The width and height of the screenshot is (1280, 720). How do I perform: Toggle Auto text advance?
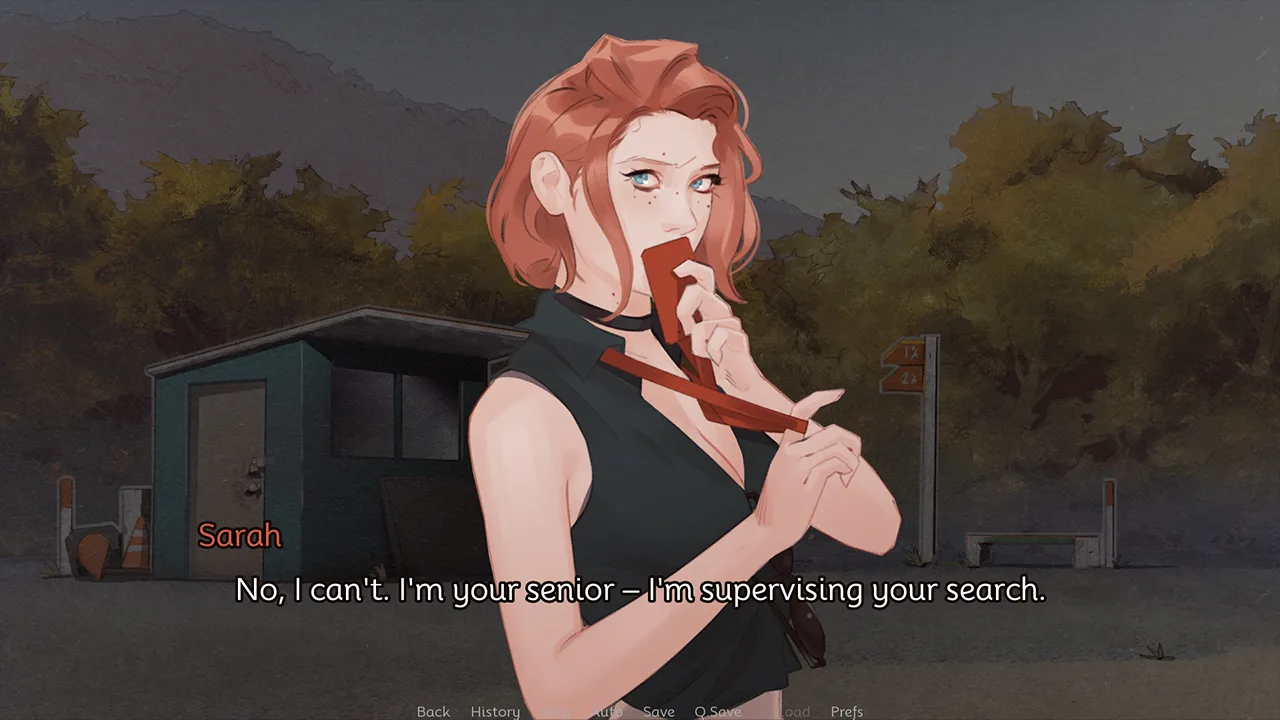pyautogui.click(x=607, y=711)
